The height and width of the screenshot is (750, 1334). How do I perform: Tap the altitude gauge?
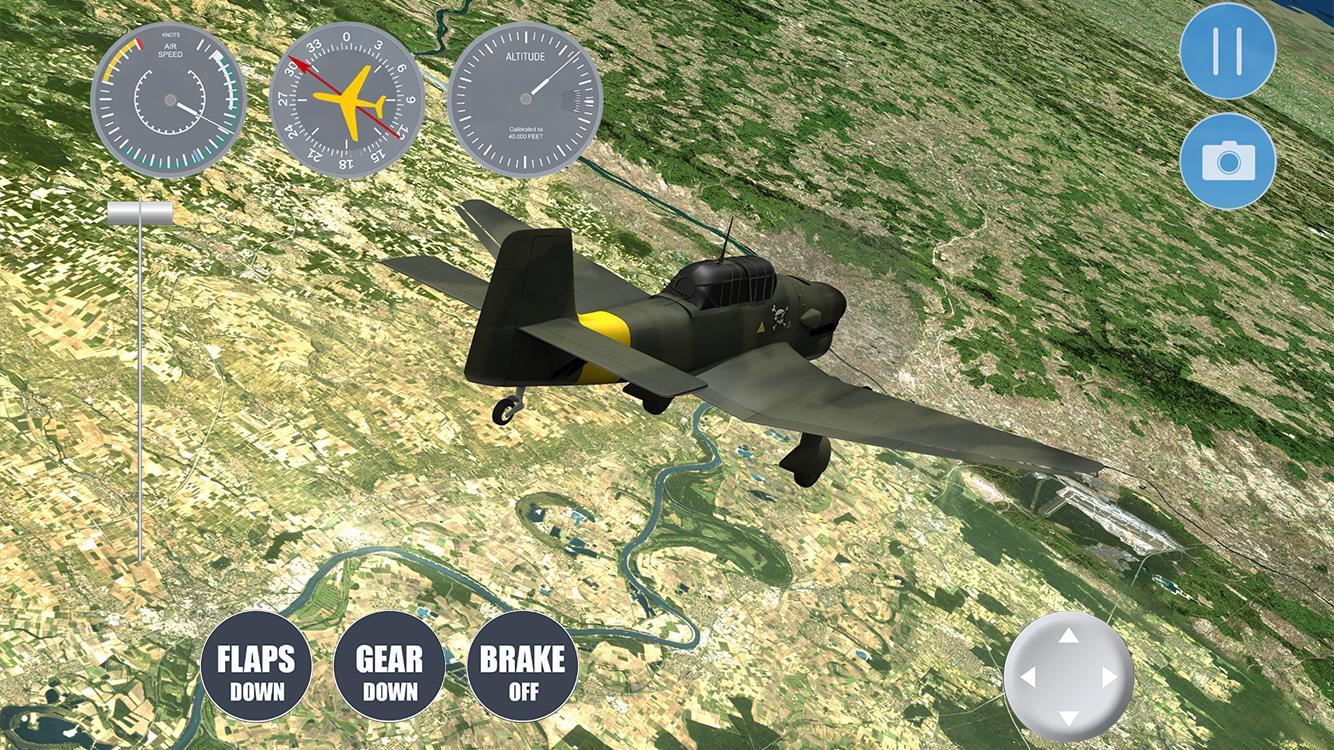click(x=527, y=98)
